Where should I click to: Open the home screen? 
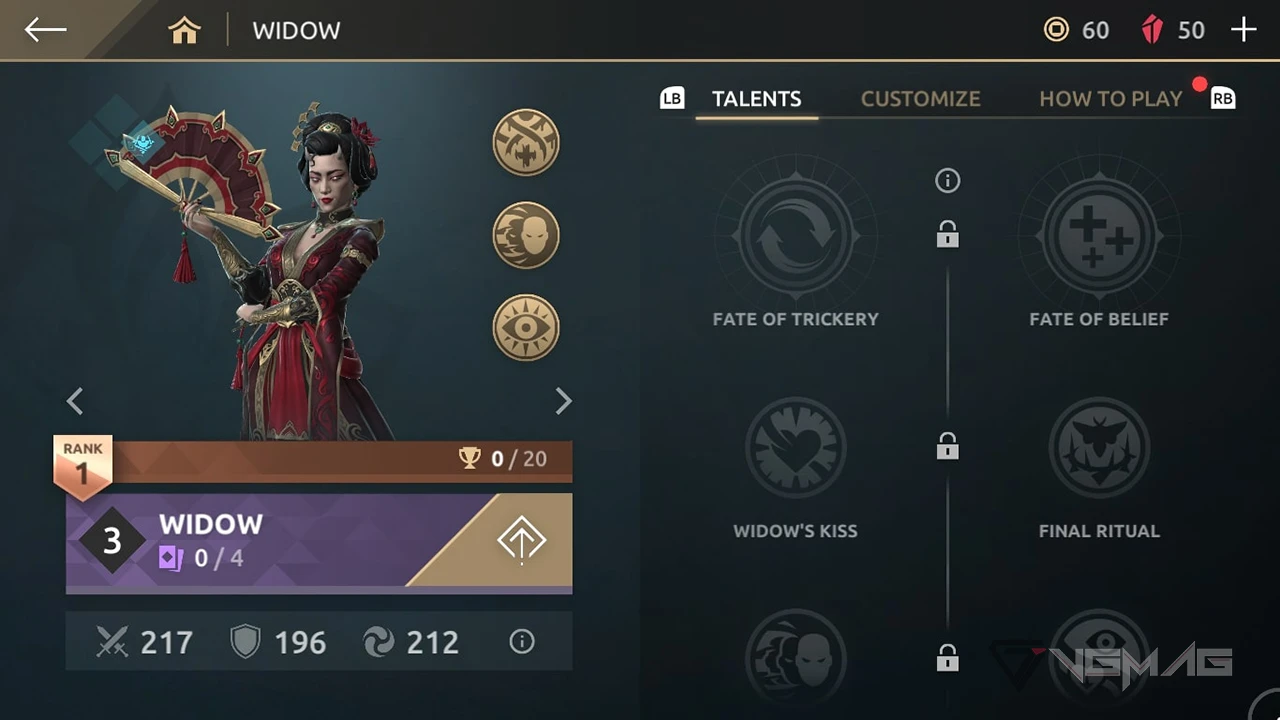click(185, 31)
